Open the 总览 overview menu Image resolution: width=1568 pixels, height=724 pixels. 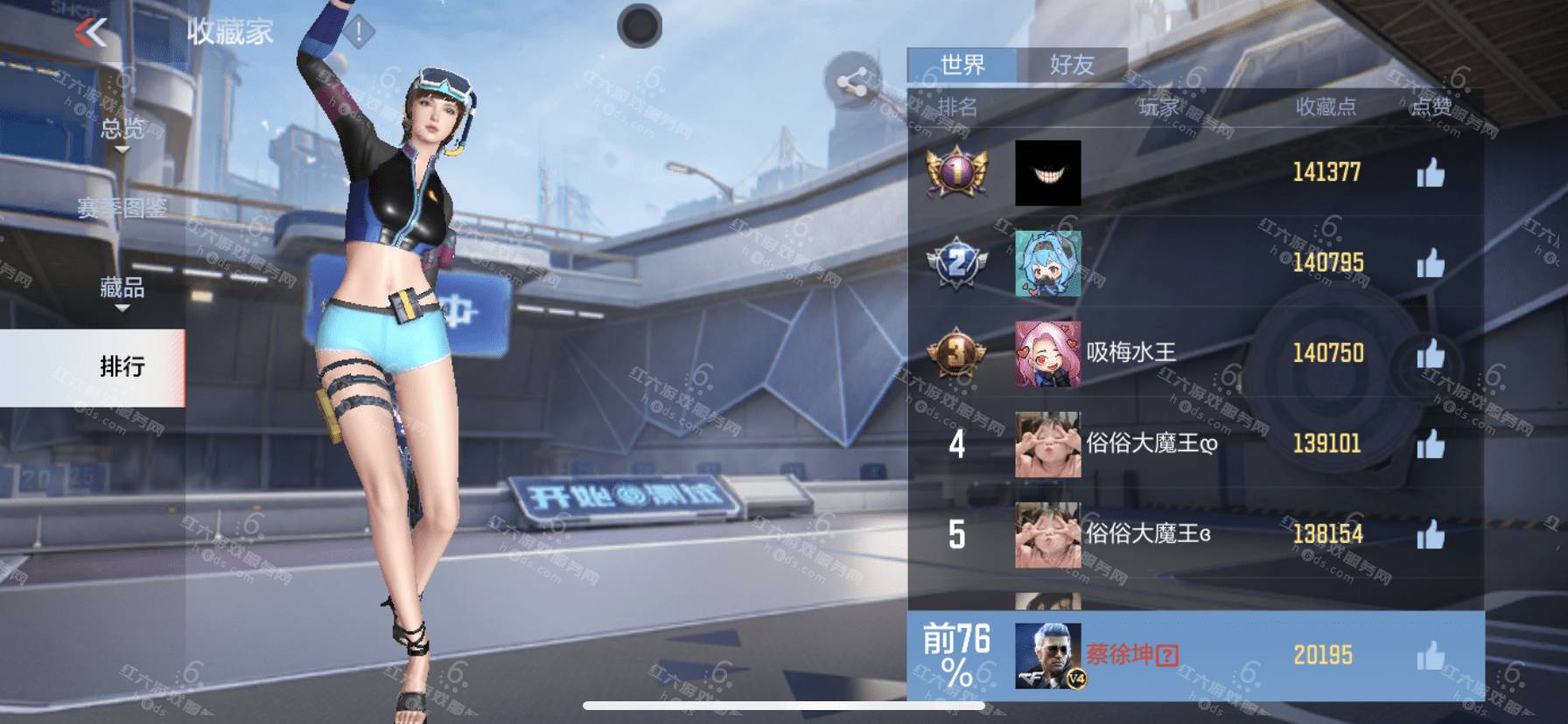(x=122, y=130)
